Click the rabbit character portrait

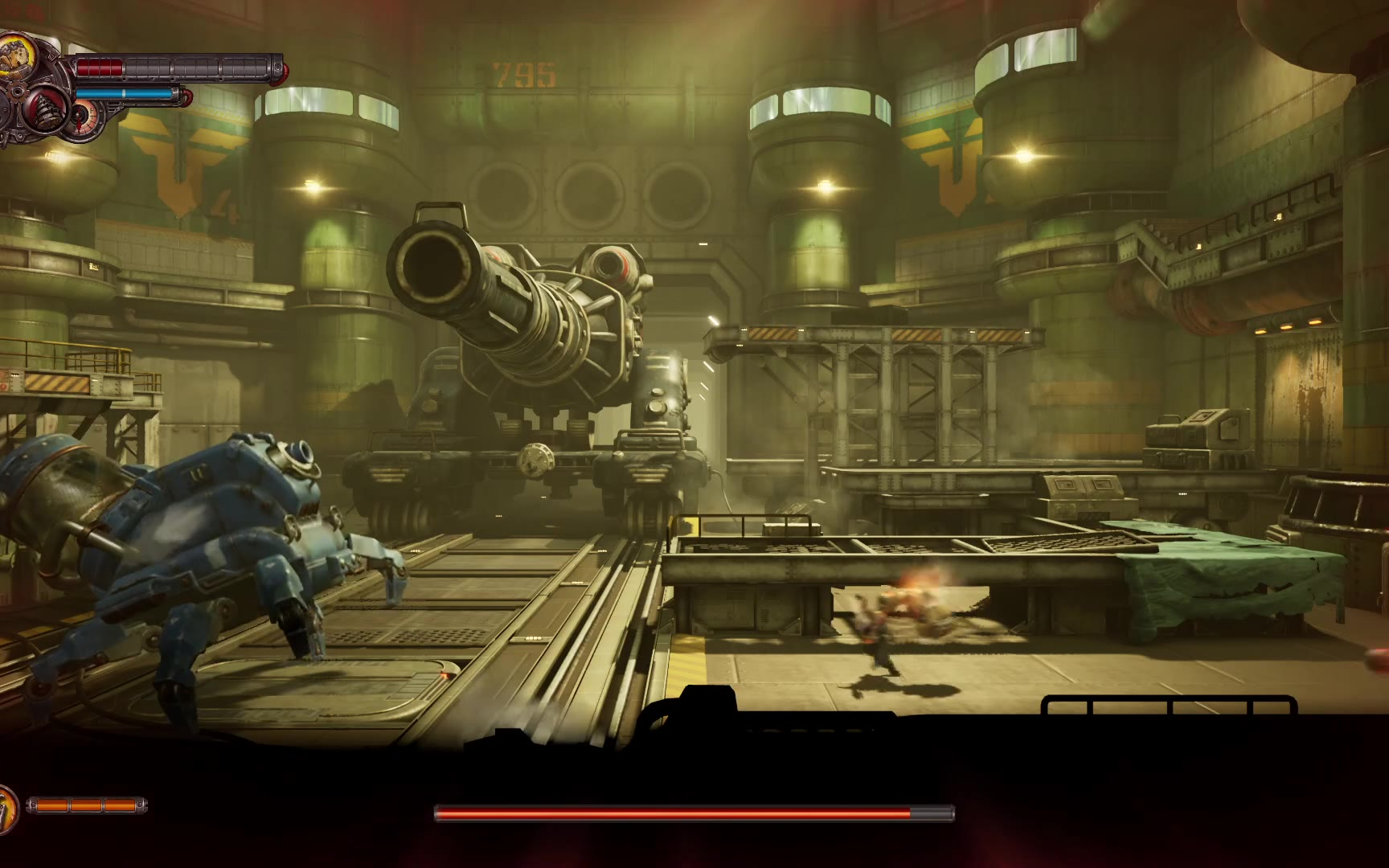click(18, 56)
